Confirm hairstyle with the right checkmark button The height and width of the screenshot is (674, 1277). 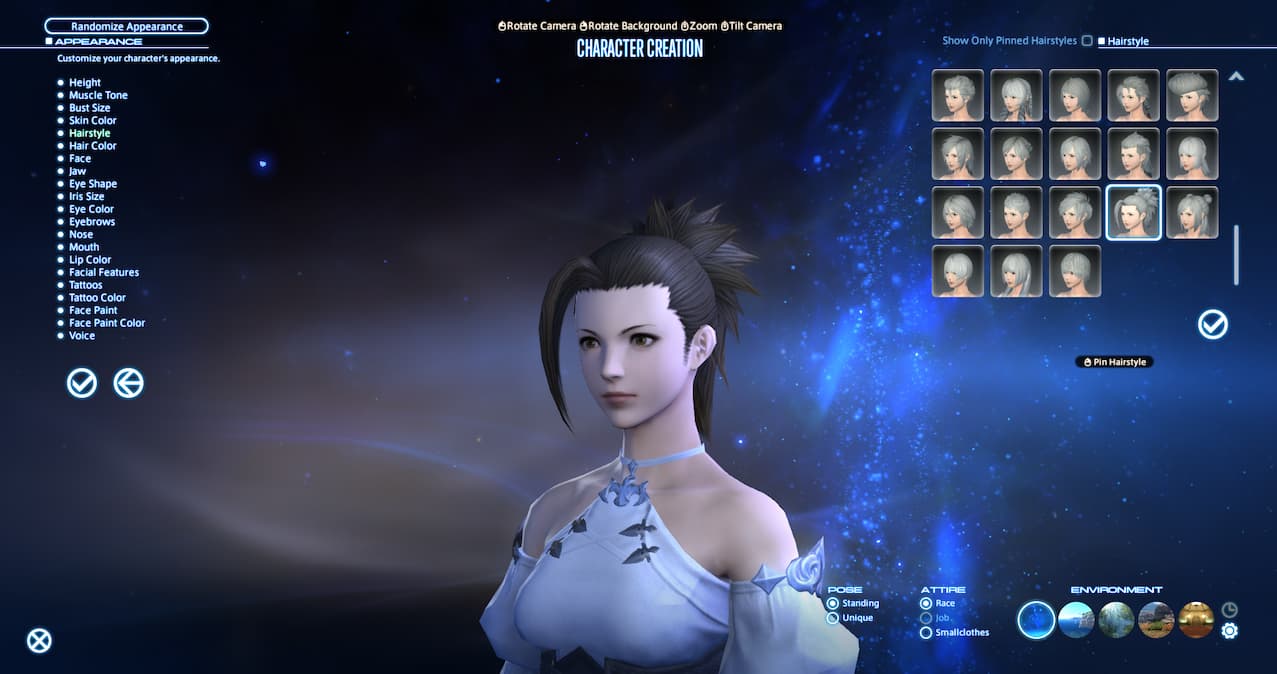[1213, 324]
